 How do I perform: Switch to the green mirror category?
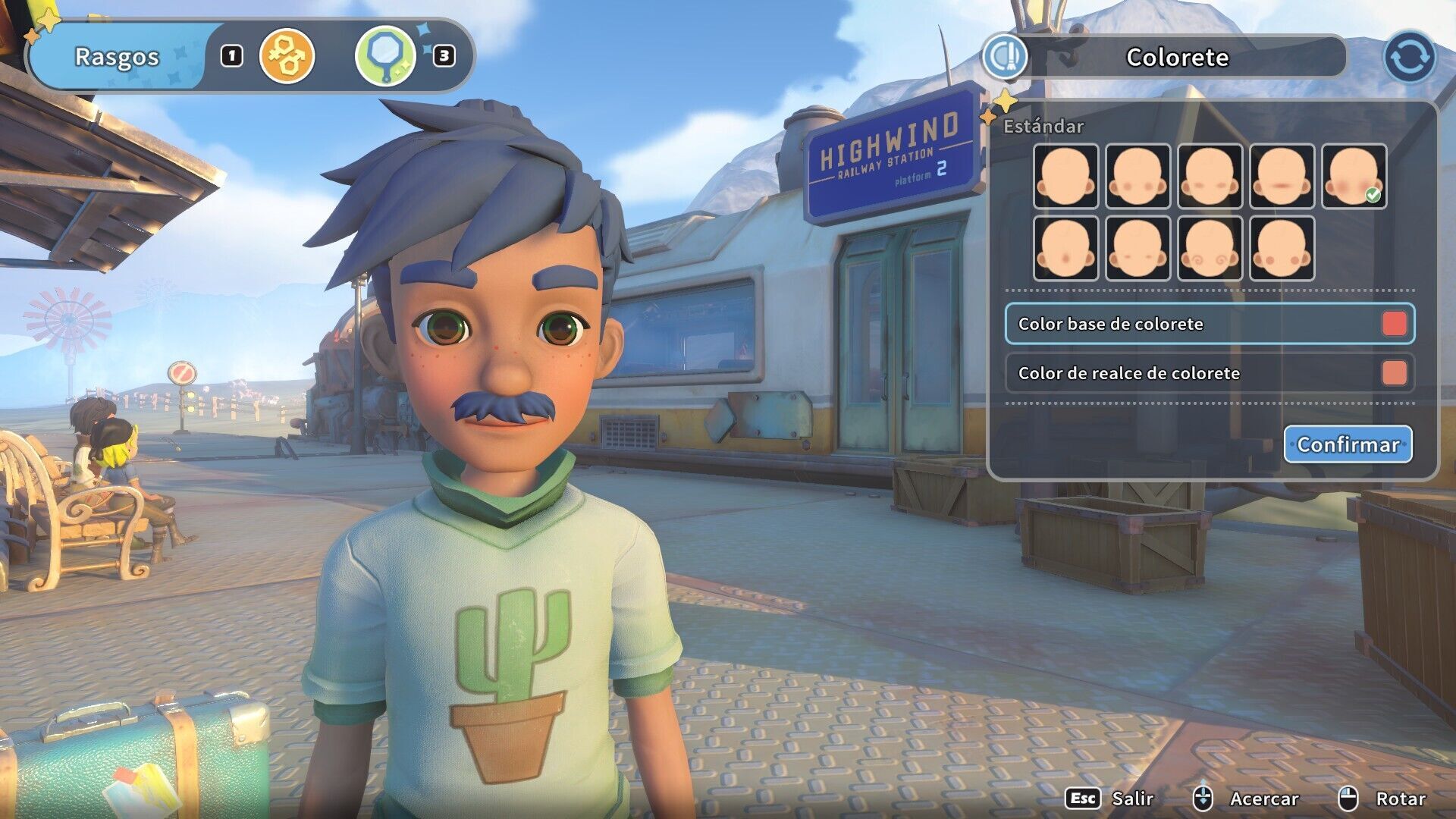(x=385, y=56)
